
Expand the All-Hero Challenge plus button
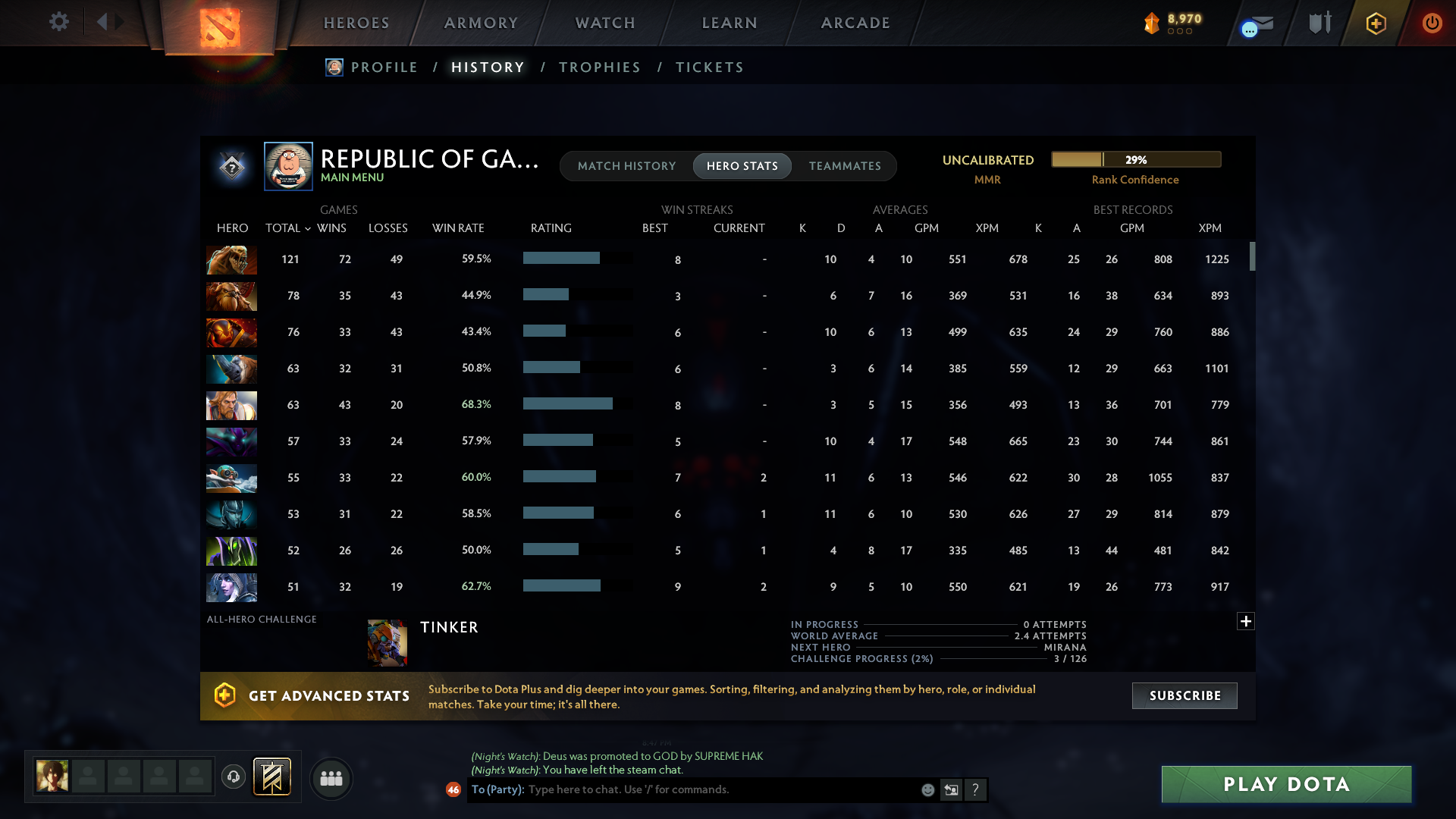tap(1246, 621)
